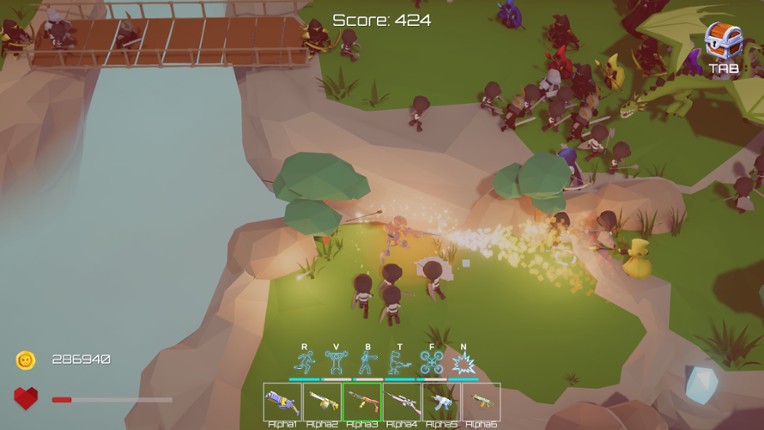Switch to the Alpha4 sniper rifle slot

click(402, 401)
